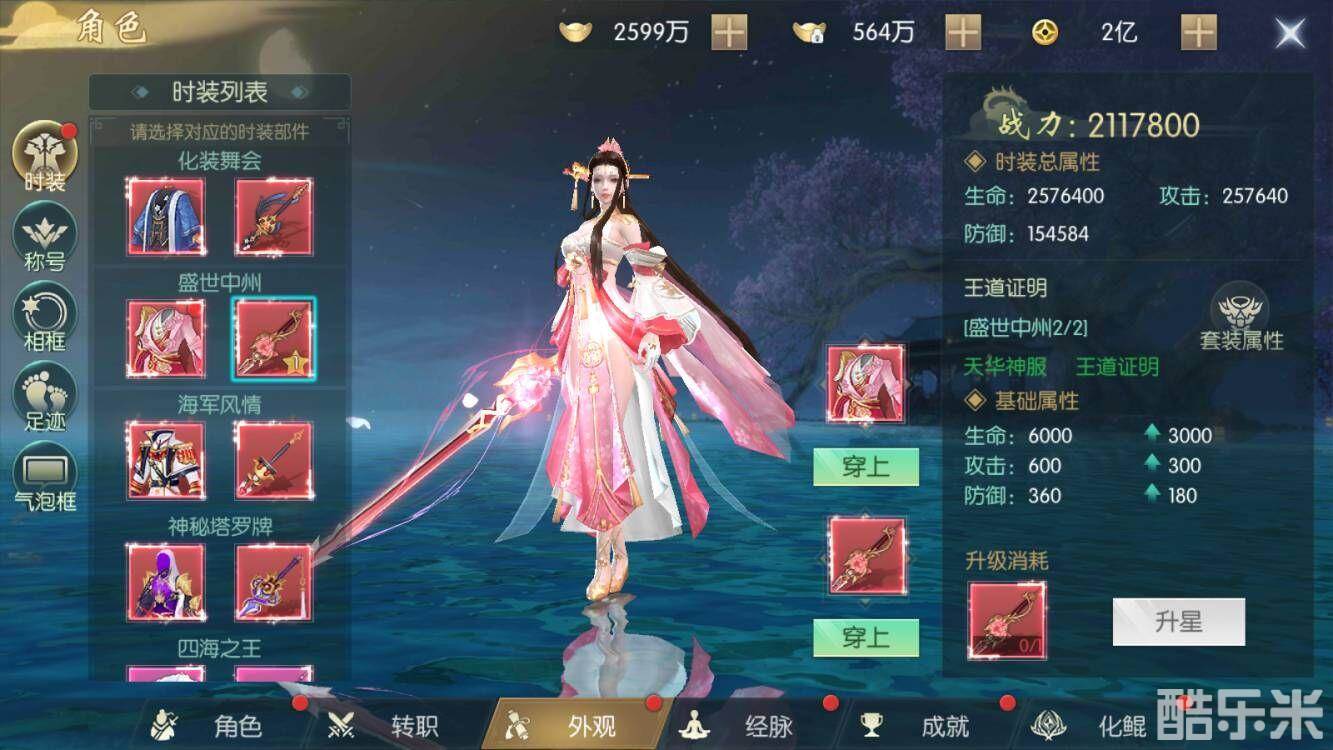Open the 时装 fashion panel icon
This screenshot has height=750, width=1333.
tap(42, 157)
